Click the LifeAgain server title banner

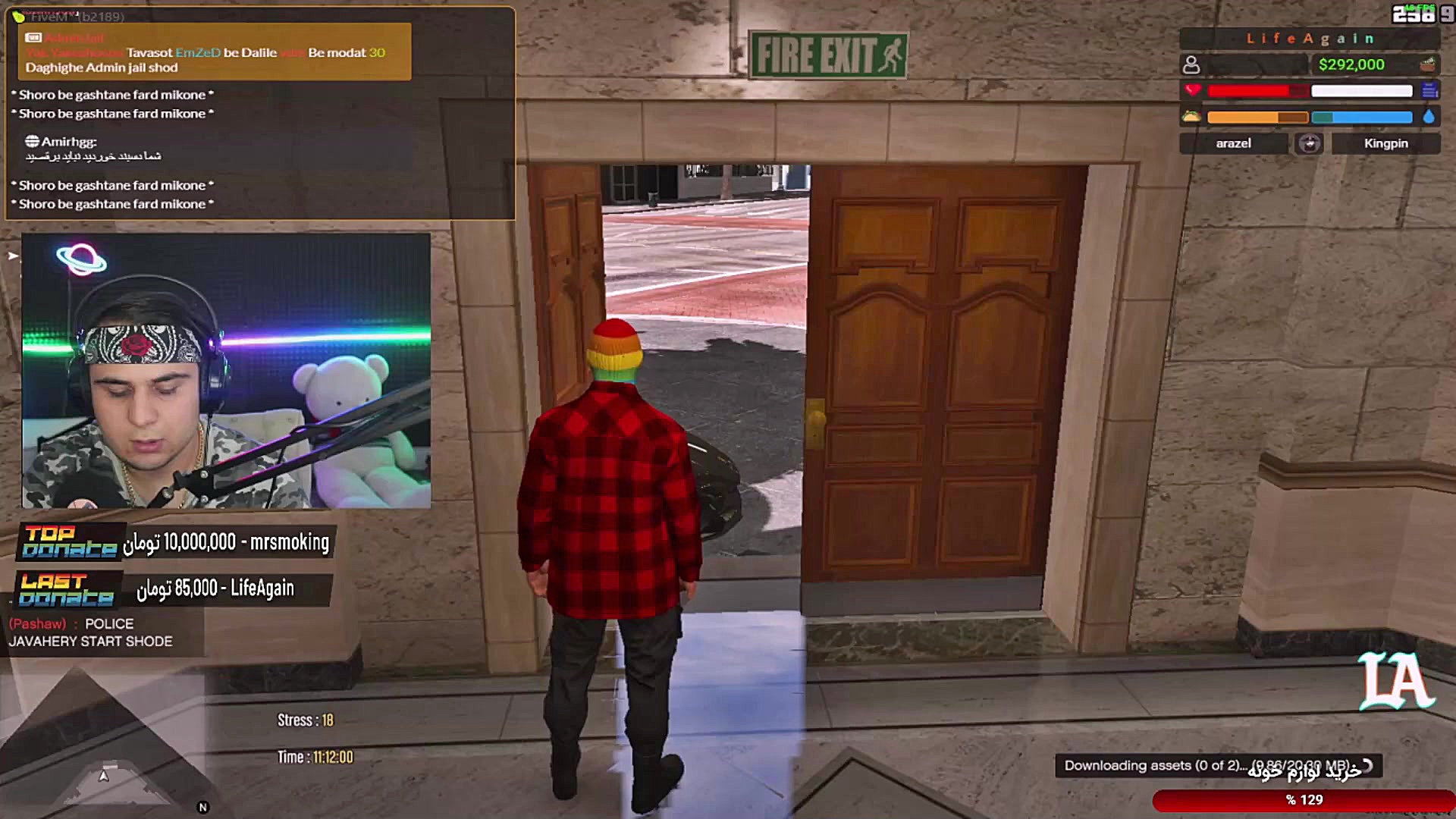coord(1310,38)
